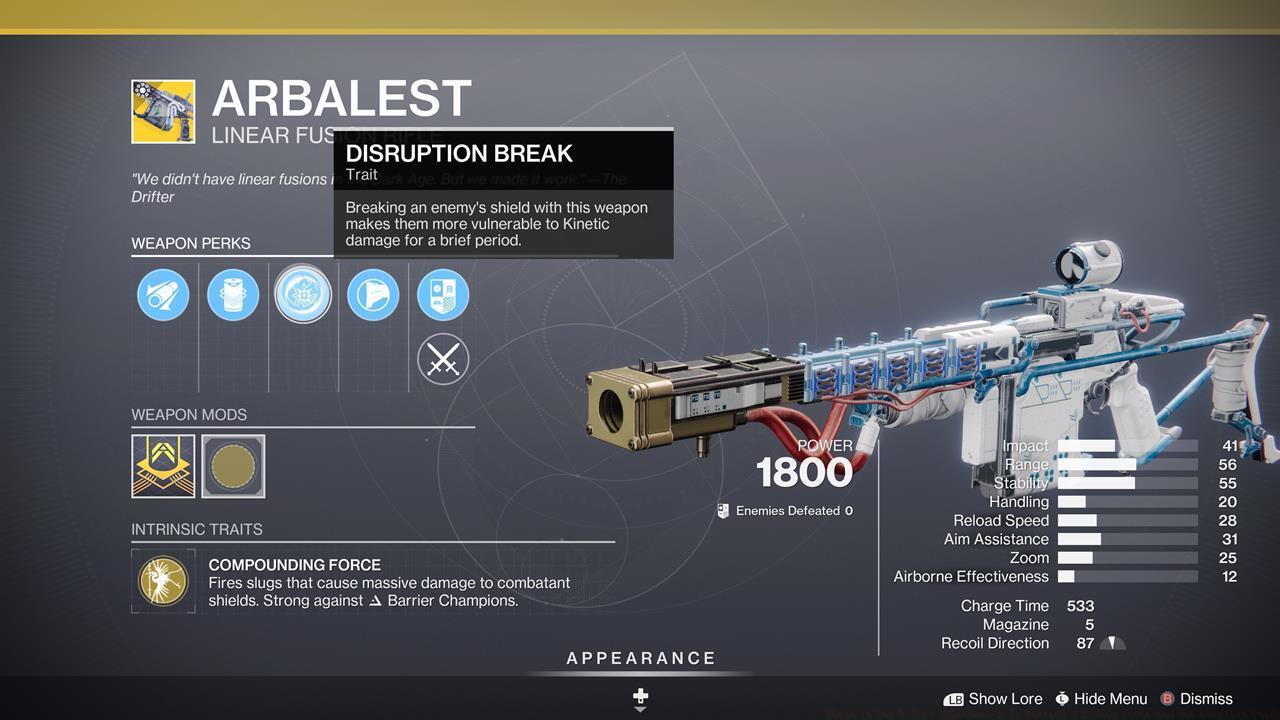
Task: Toggle the first weapon mod slot
Action: tap(163, 465)
